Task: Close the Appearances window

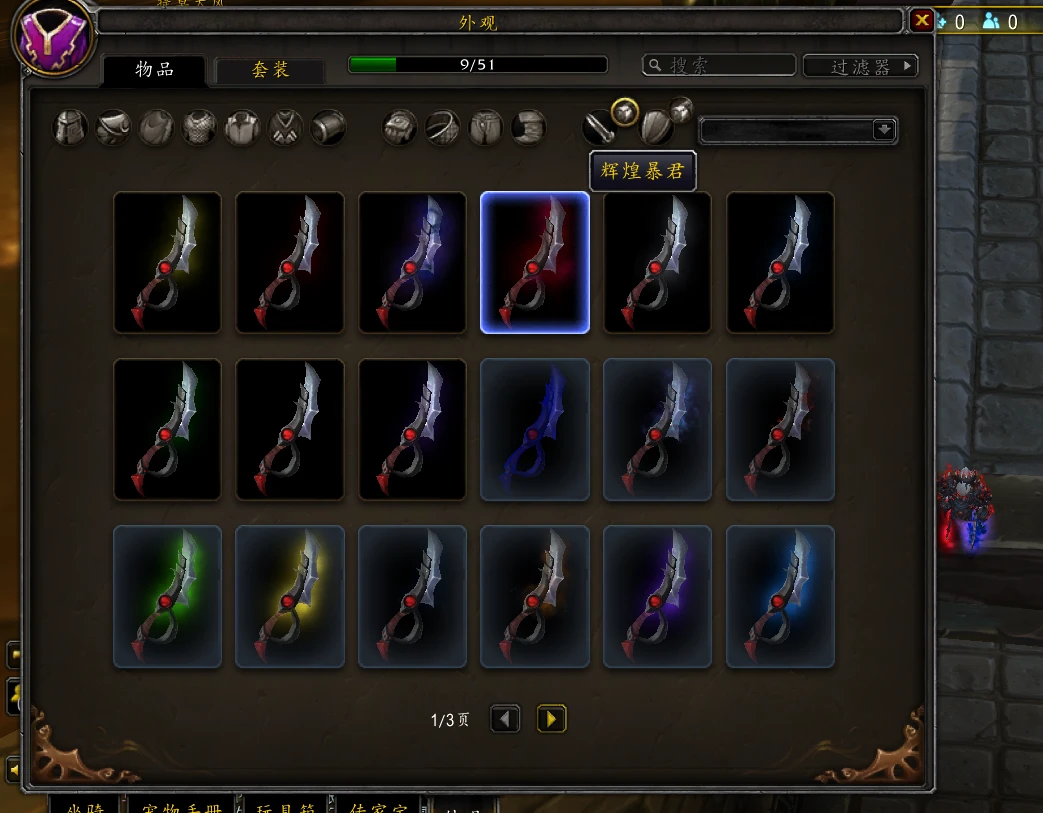Action: coord(921,20)
